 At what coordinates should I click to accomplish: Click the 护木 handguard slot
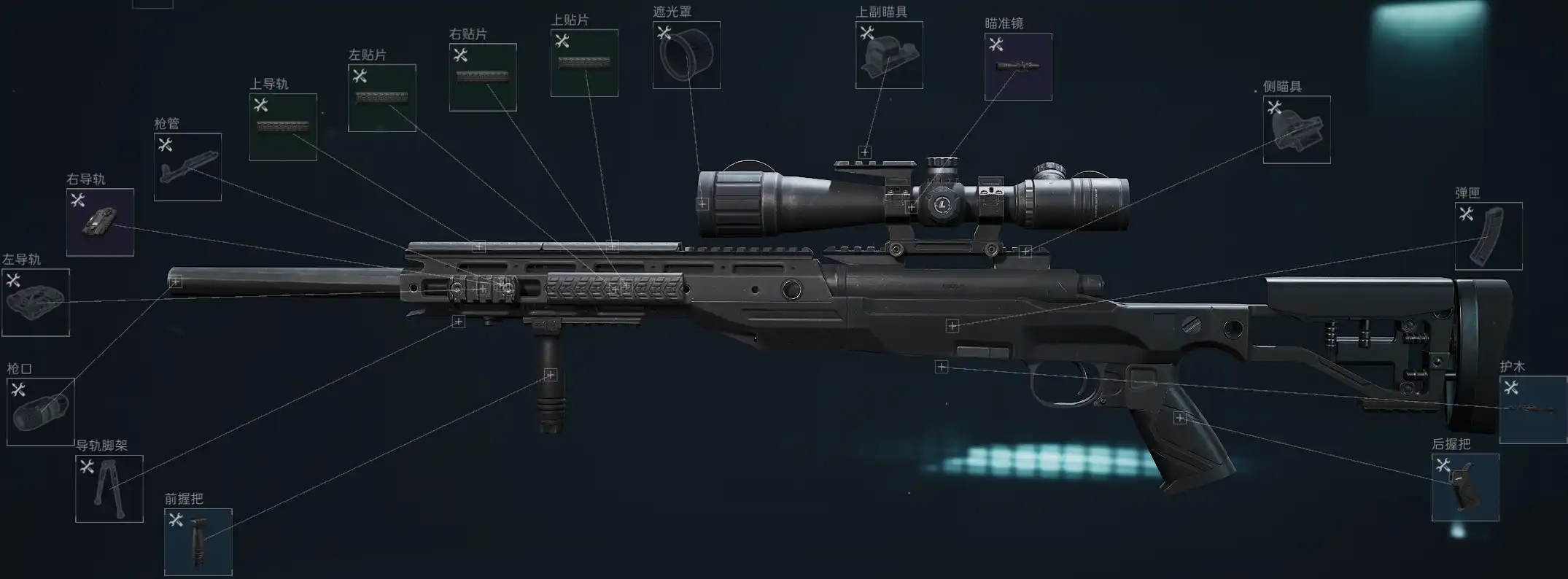point(1533,410)
